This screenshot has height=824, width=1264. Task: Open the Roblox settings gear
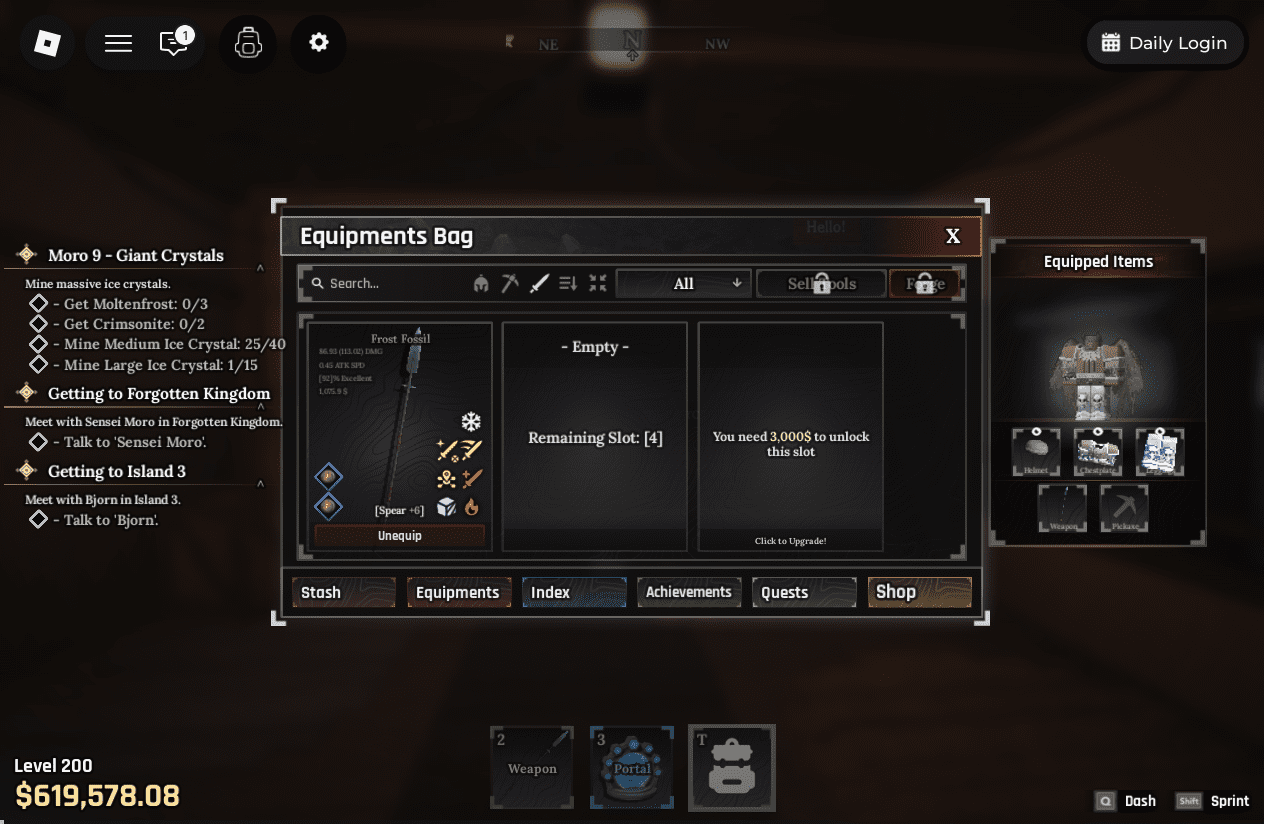319,43
